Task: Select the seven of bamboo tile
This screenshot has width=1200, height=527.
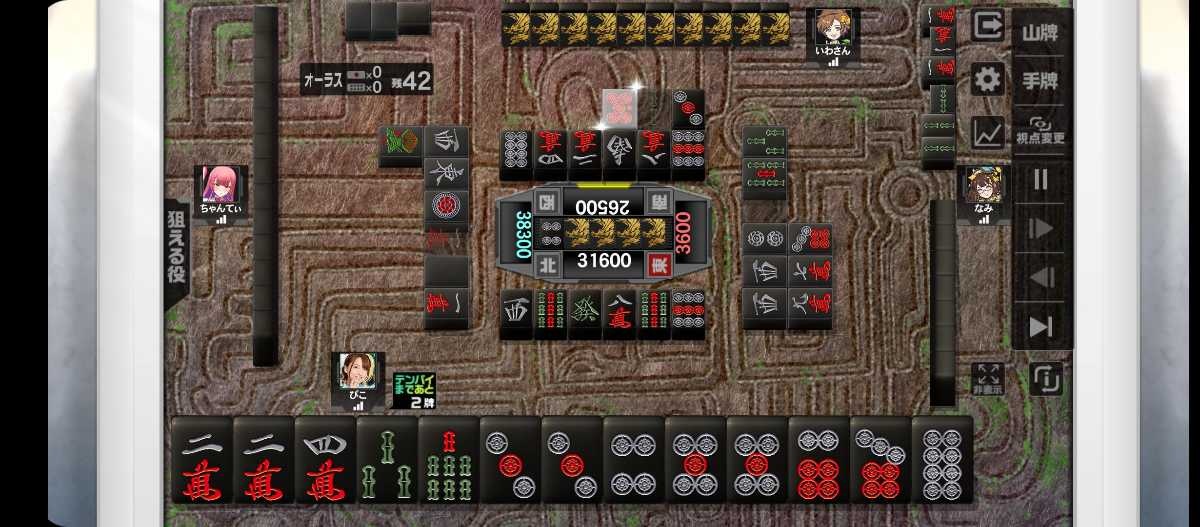Action: point(448,460)
